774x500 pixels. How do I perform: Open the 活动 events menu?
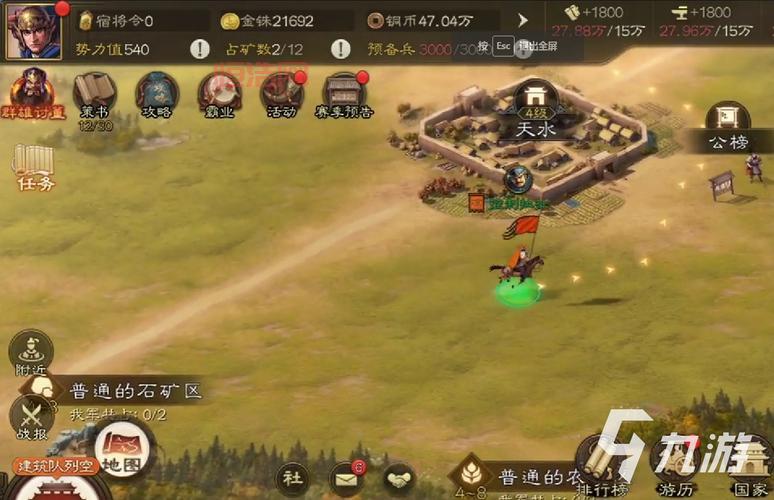point(282,94)
